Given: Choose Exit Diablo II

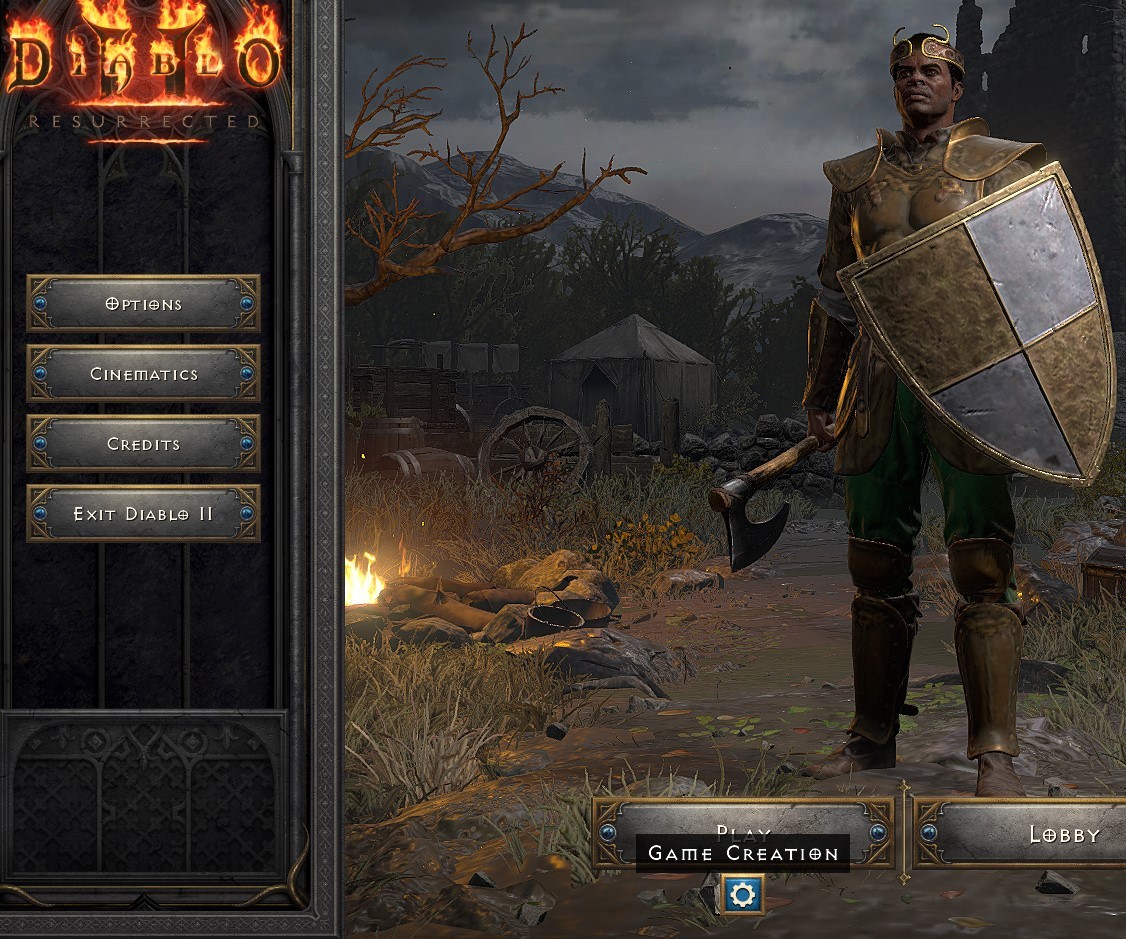Looking at the screenshot, I should click(143, 514).
